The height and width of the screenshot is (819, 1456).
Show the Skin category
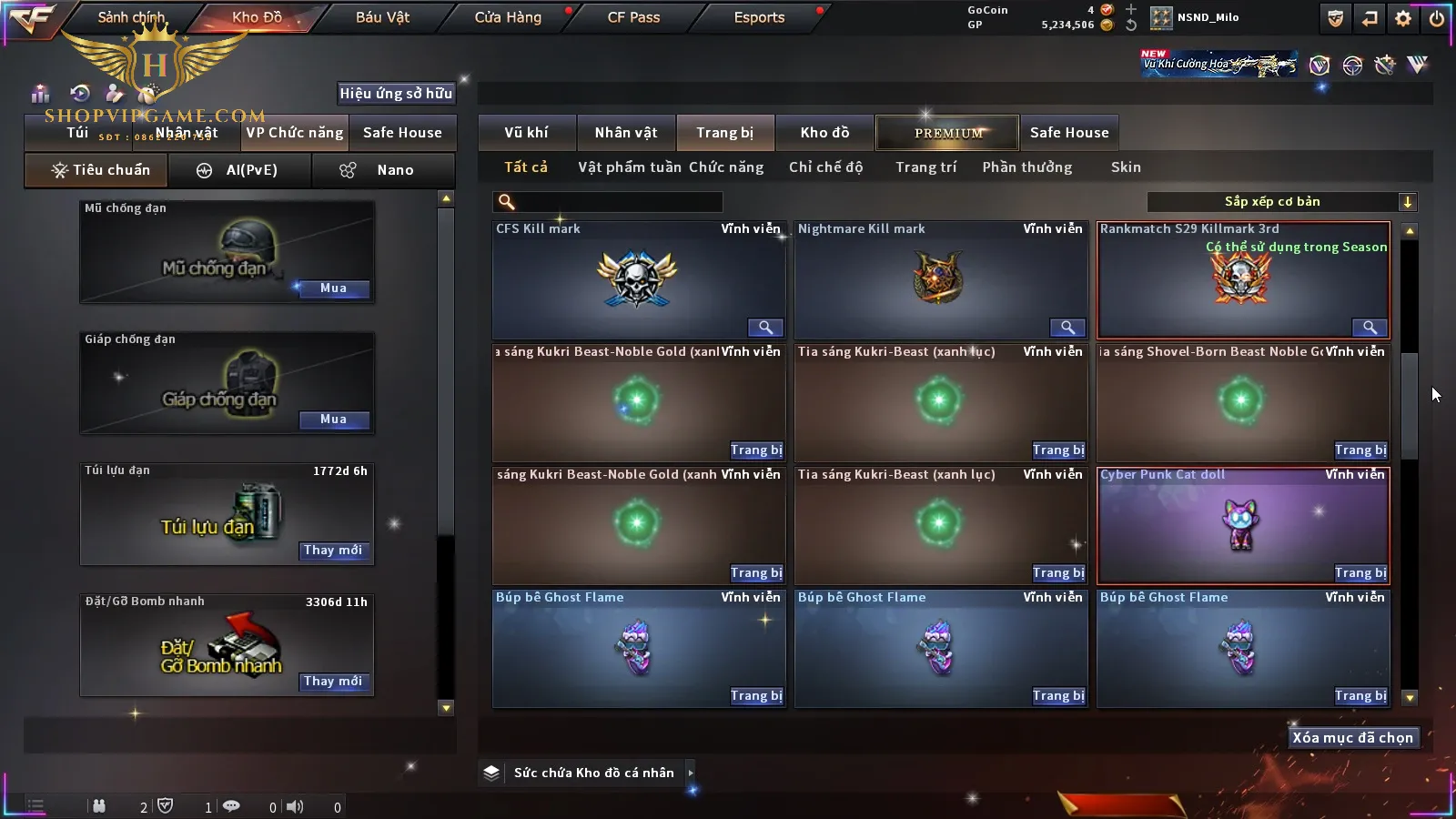pyautogui.click(x=1126, y=167)
